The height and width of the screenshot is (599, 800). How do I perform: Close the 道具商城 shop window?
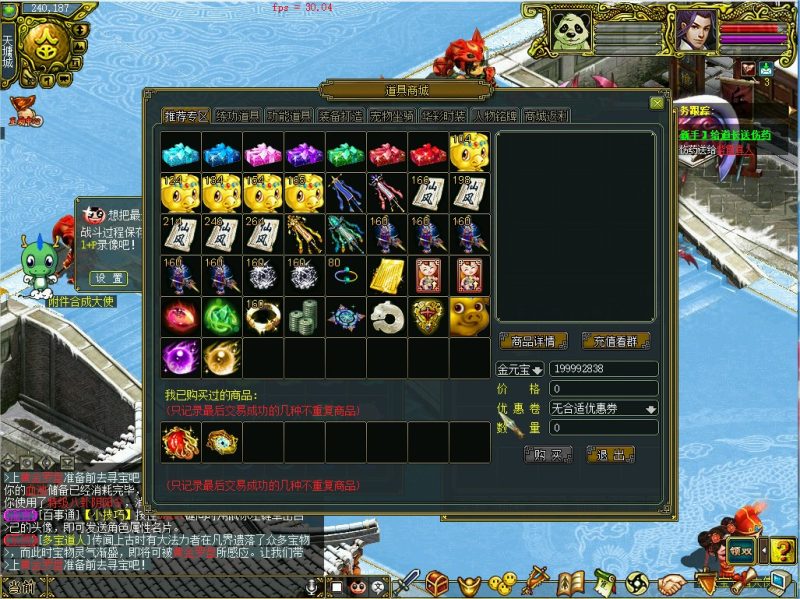[657, 102]
